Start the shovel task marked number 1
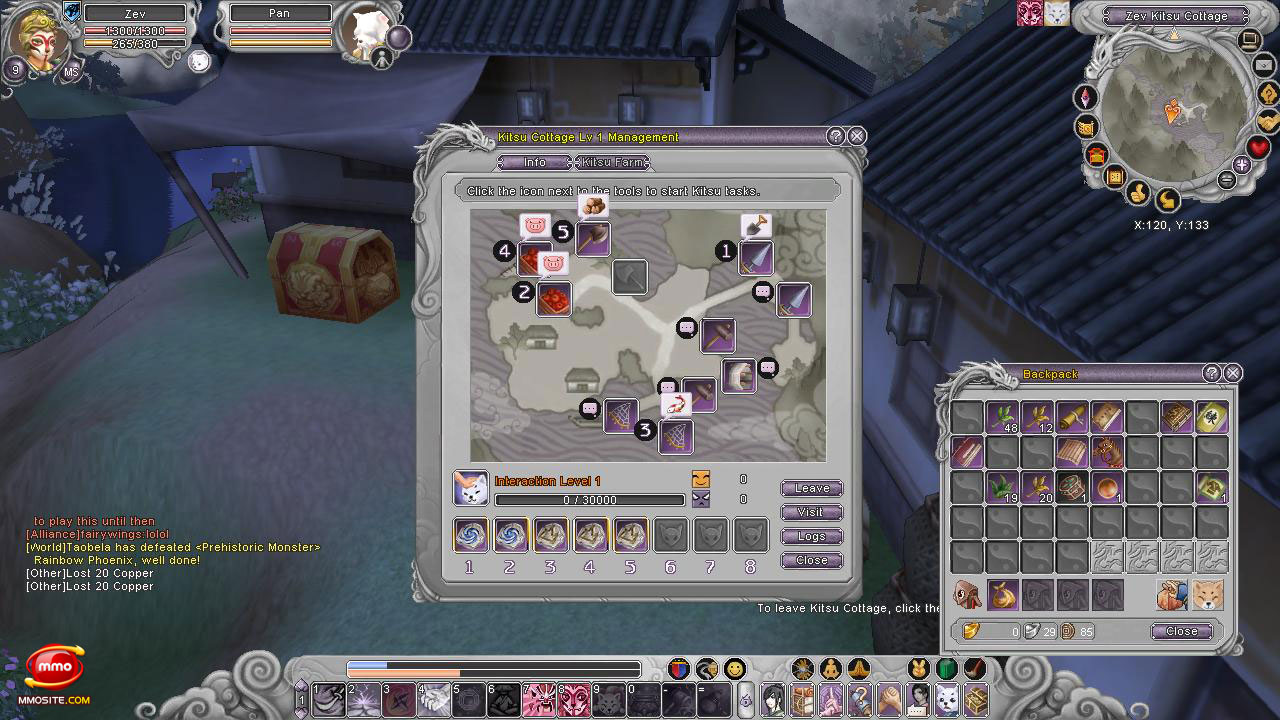 (x=756, y=257)
